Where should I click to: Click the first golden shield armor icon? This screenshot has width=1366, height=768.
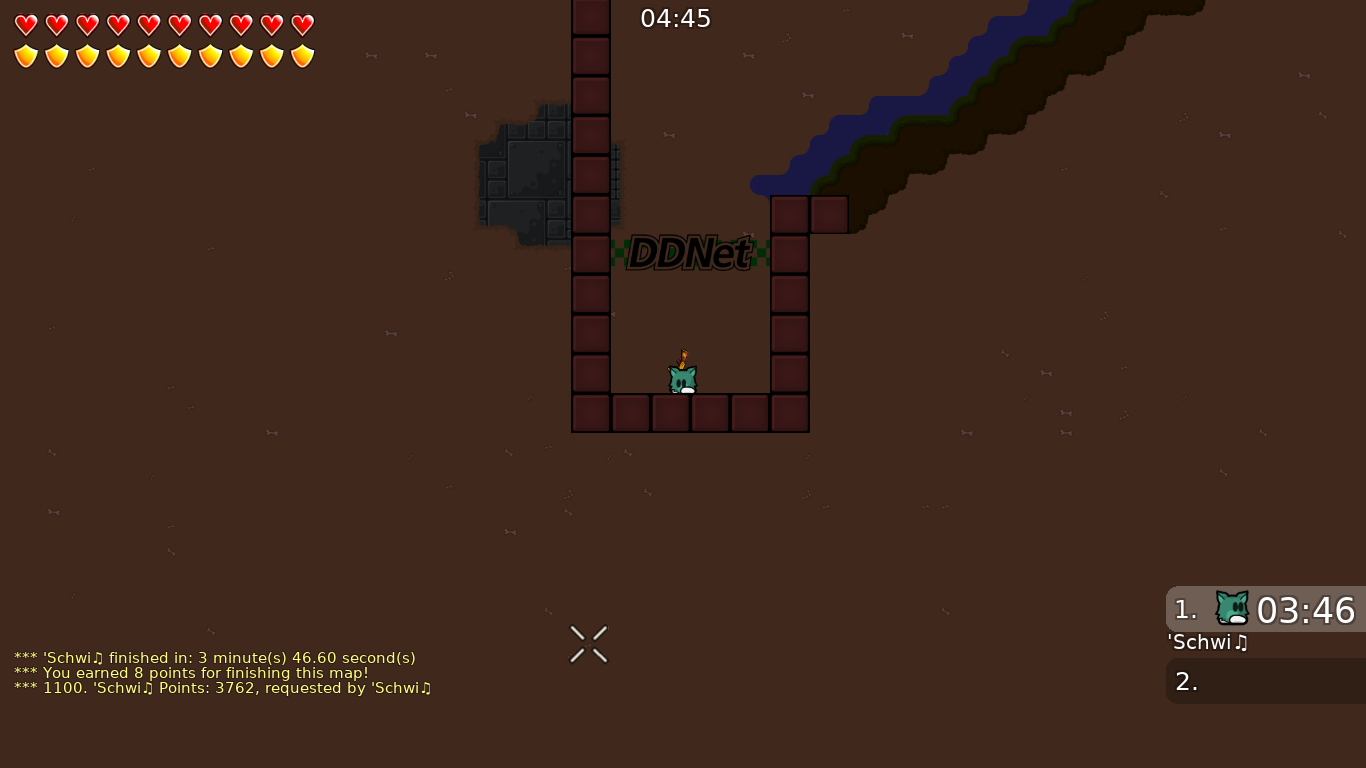click(x=25, y=55)
